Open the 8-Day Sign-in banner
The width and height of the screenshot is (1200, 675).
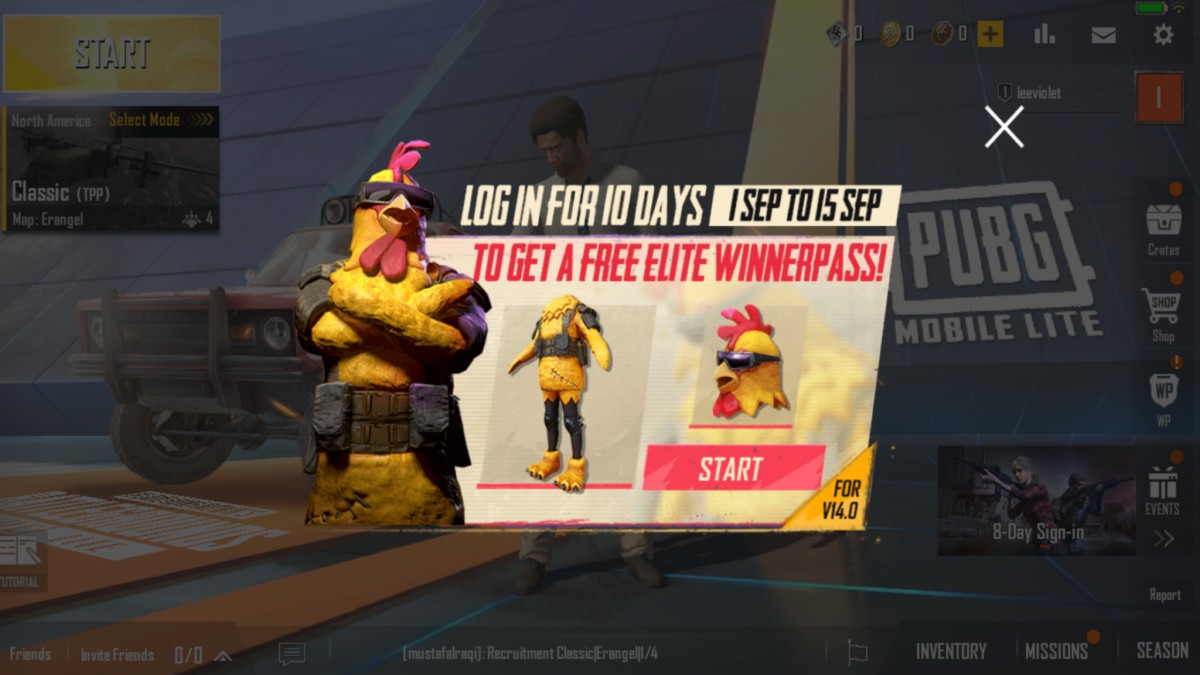pyautogui.click(x=1037, y=500)
